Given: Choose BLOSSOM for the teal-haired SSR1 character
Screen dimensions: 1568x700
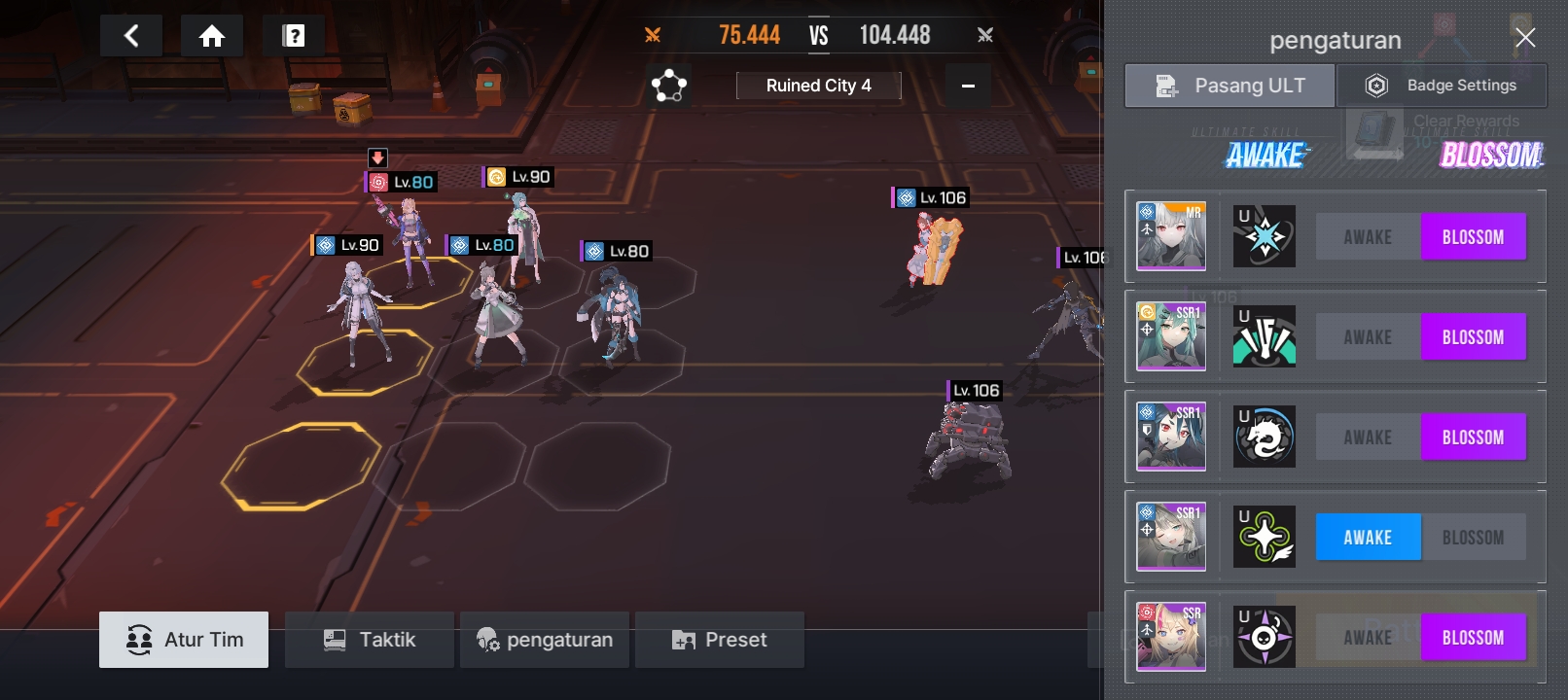Looking at the screenshot, I should point(1473,337).
